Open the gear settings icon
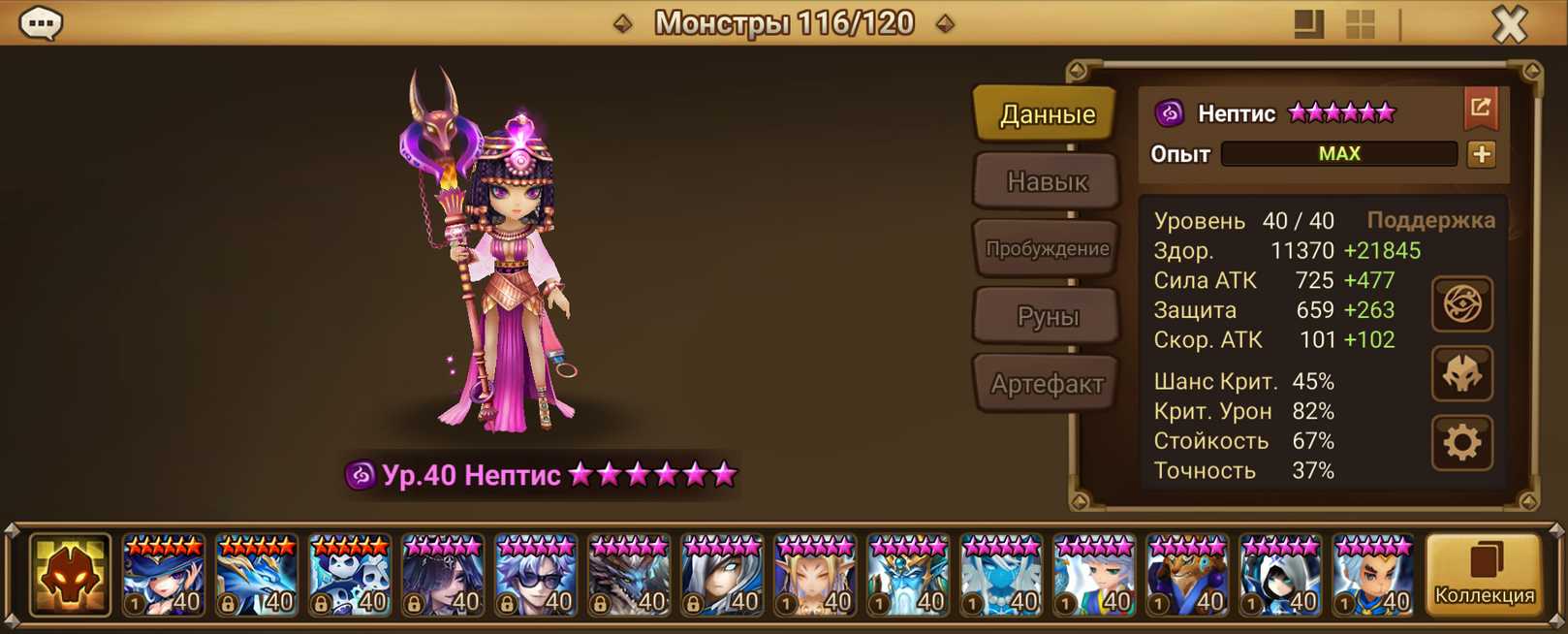Screen dimensions: 1568x634 [1461, 443]
